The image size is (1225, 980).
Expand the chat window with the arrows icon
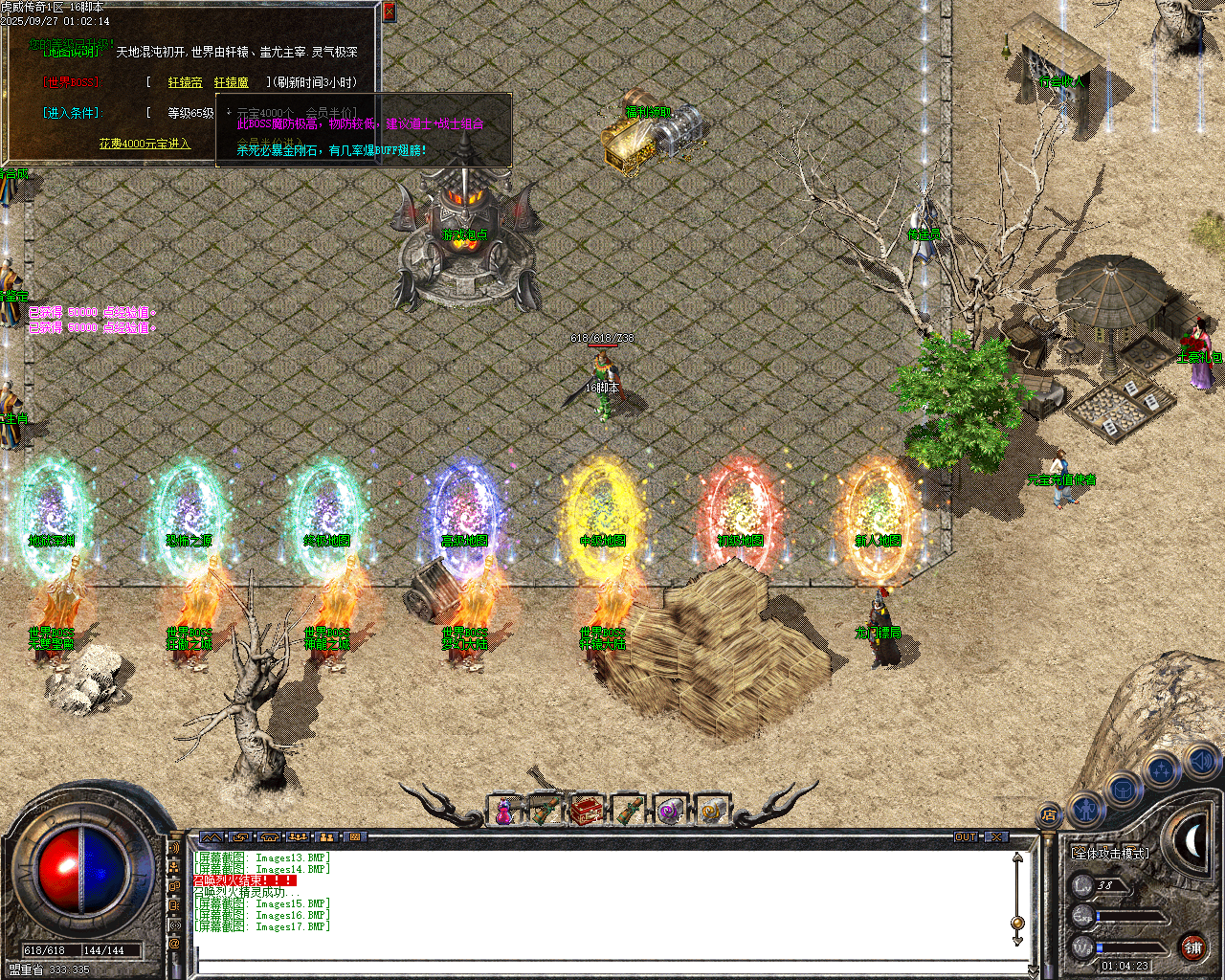click(x=212, y=836)
